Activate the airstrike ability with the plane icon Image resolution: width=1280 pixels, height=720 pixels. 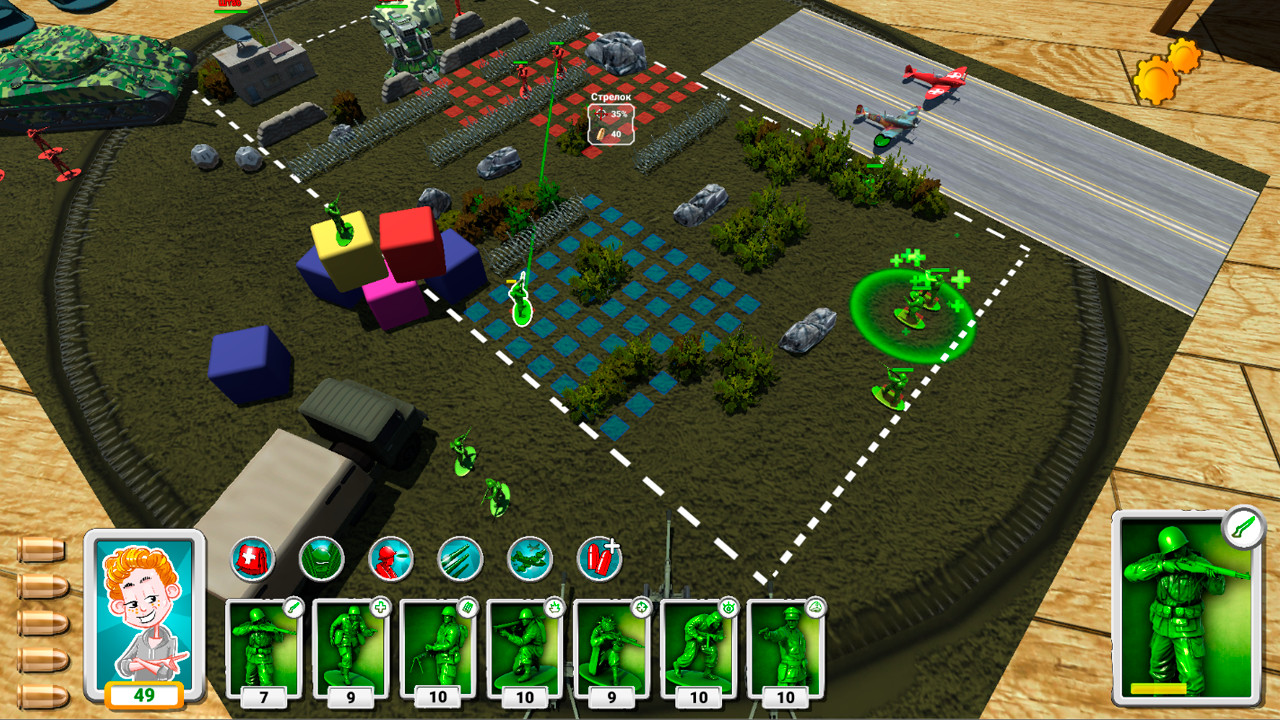[x=530, y=556]
